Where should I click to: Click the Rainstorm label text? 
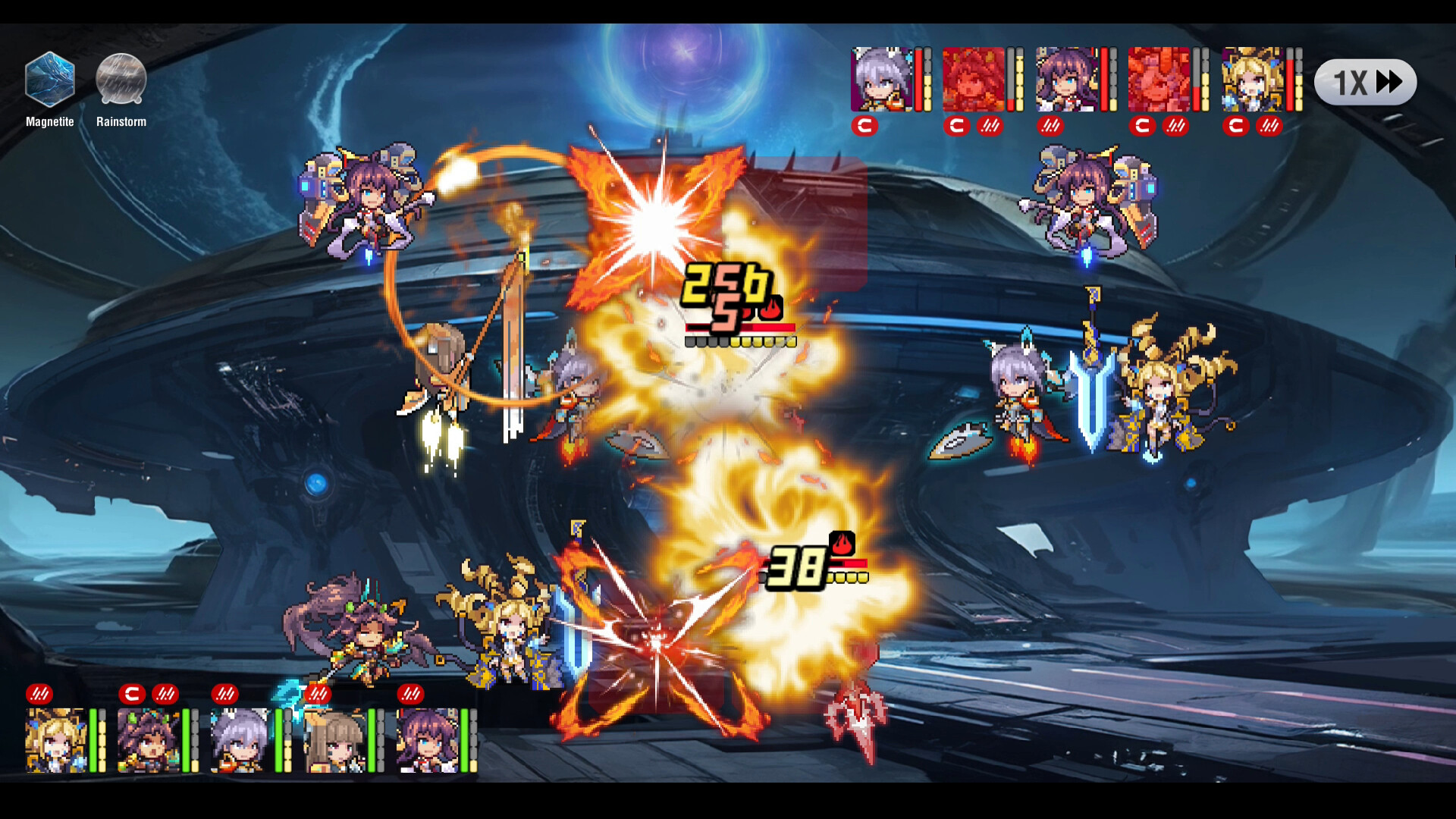pyautogui.click(x=121, y=121)
